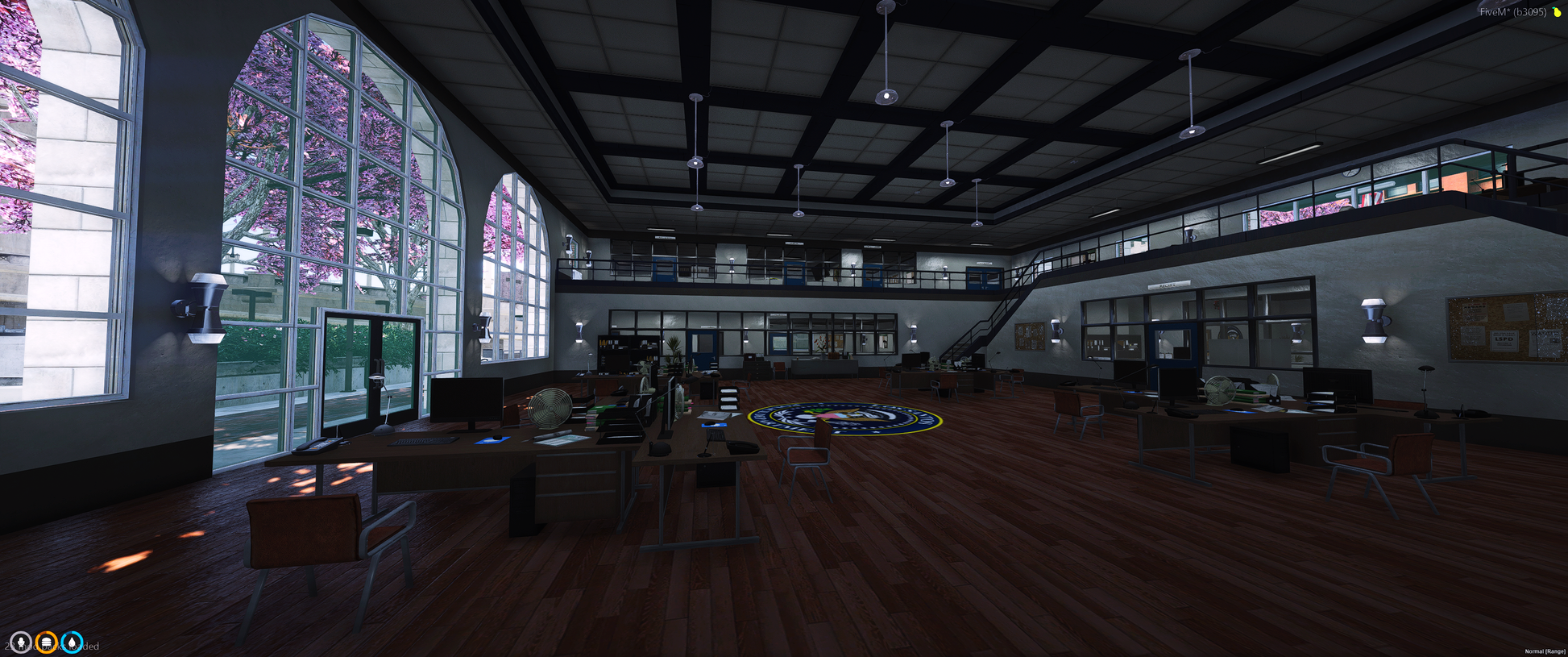
Task: Click the water drop thirst icon
Action: [73, 643]
